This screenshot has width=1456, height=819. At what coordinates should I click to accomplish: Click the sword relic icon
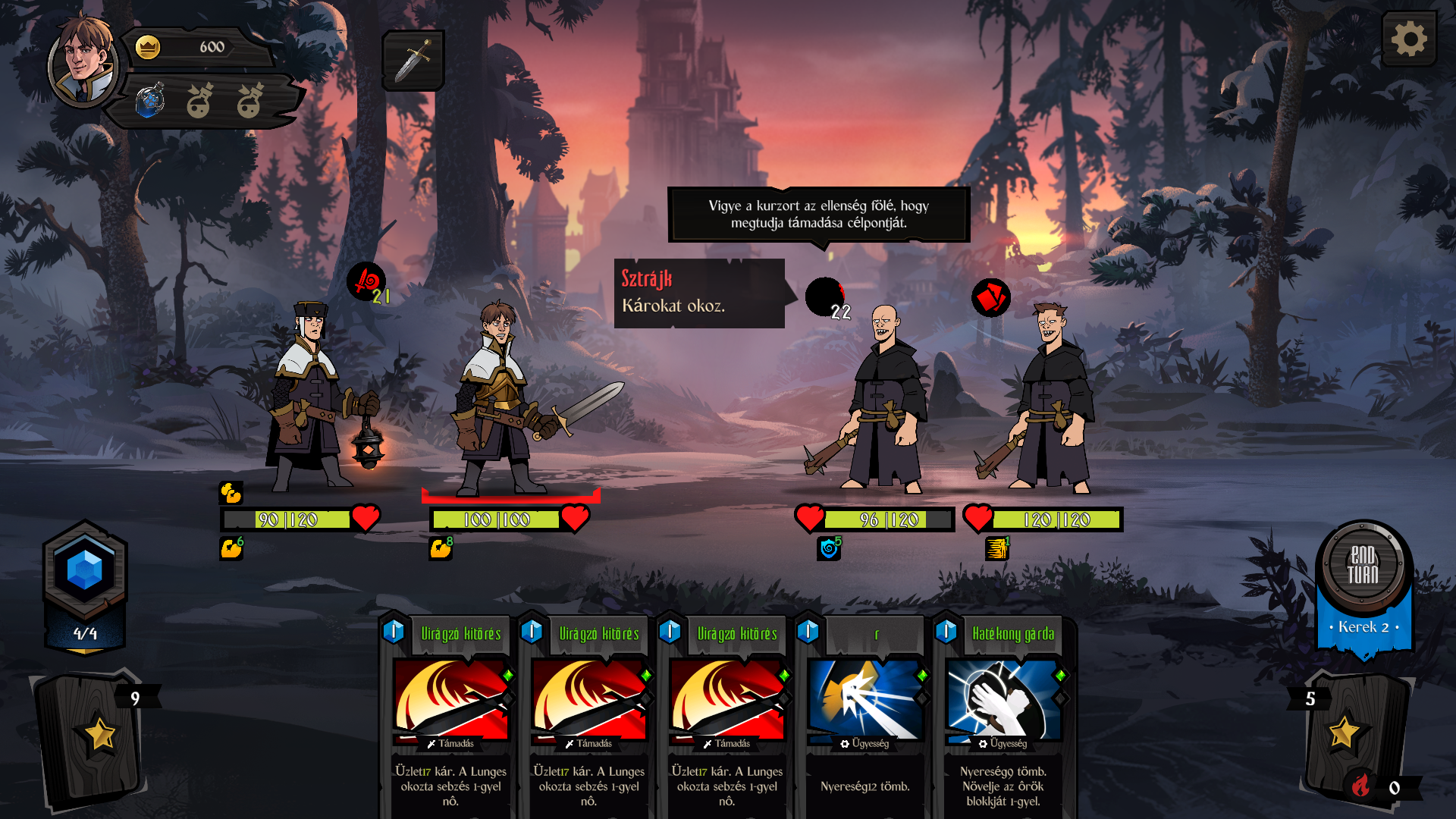coord(413,61)
